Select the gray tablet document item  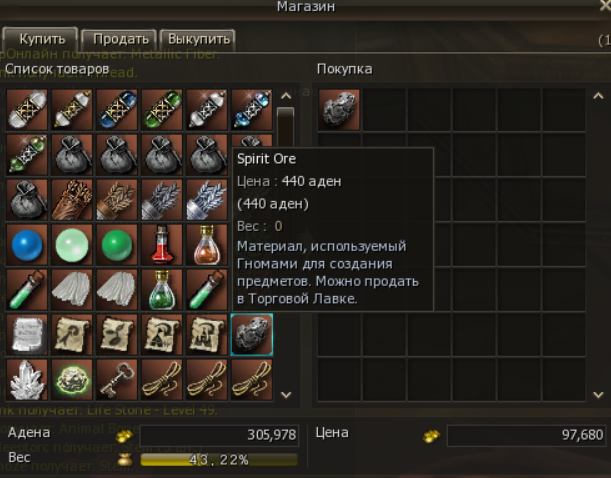pos(26,335)
